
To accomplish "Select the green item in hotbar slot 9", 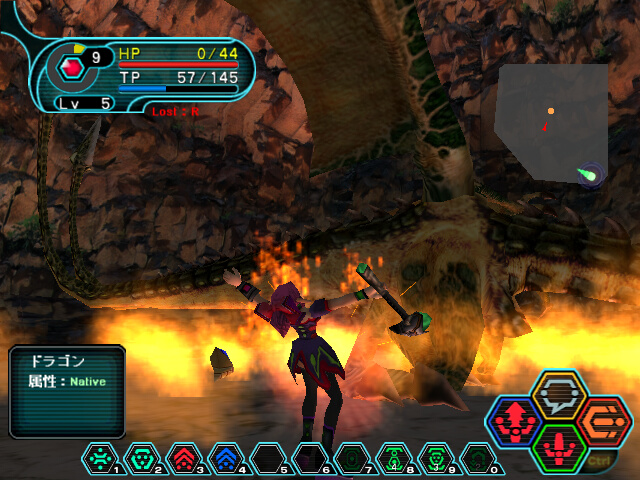I will pyautogui.click(x=436, y=458).
